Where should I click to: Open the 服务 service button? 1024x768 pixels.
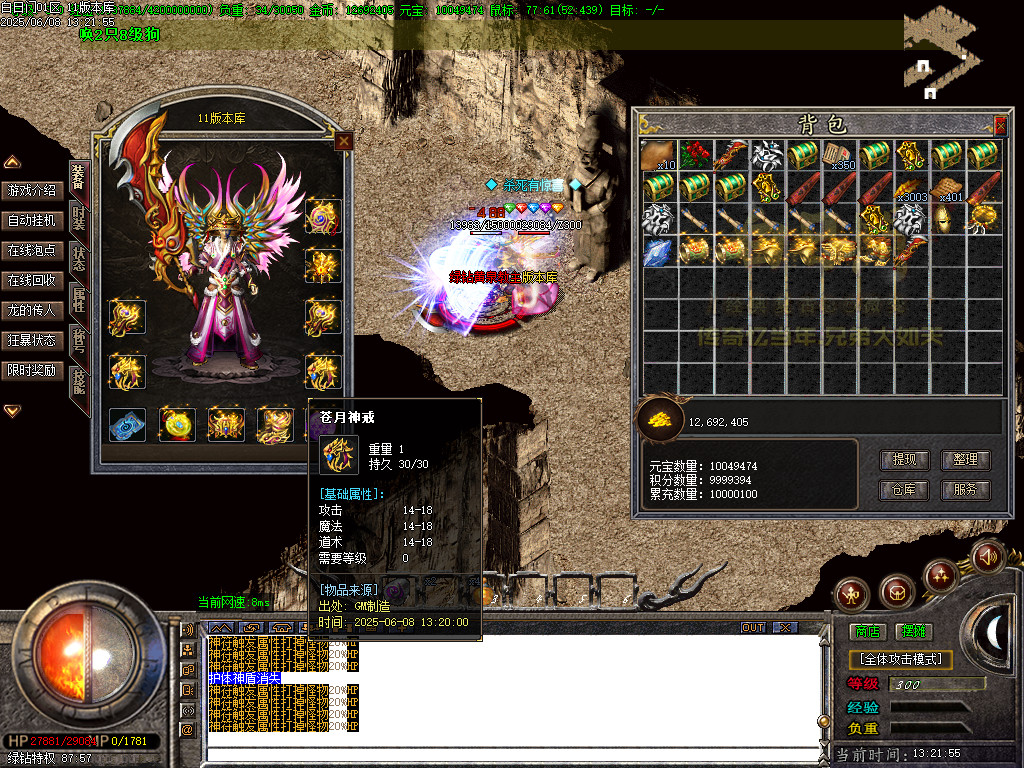[965, 490]
